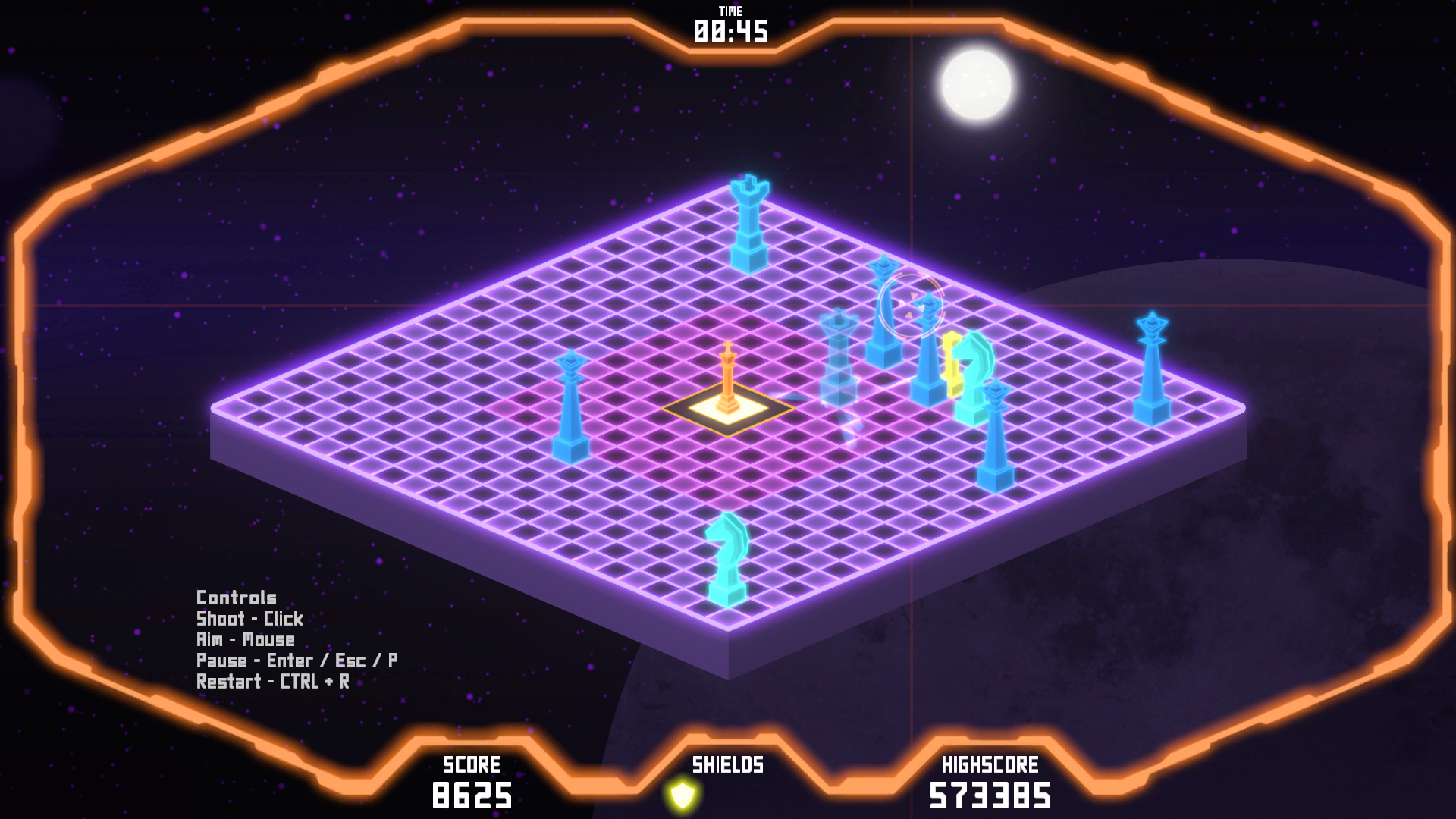Click the Controls heading text
Screen dimensions: 1456x819
[236, 598]
